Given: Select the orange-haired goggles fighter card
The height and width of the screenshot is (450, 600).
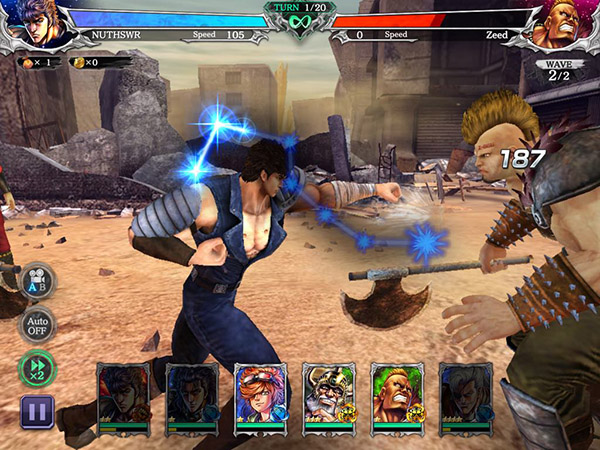Looking at the screenshot, I should pos(260,397).
